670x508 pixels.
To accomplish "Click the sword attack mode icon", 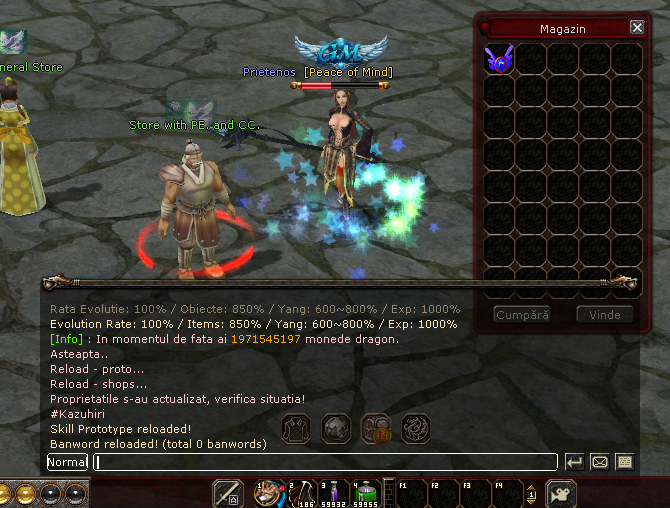I will tap(228, 493).
